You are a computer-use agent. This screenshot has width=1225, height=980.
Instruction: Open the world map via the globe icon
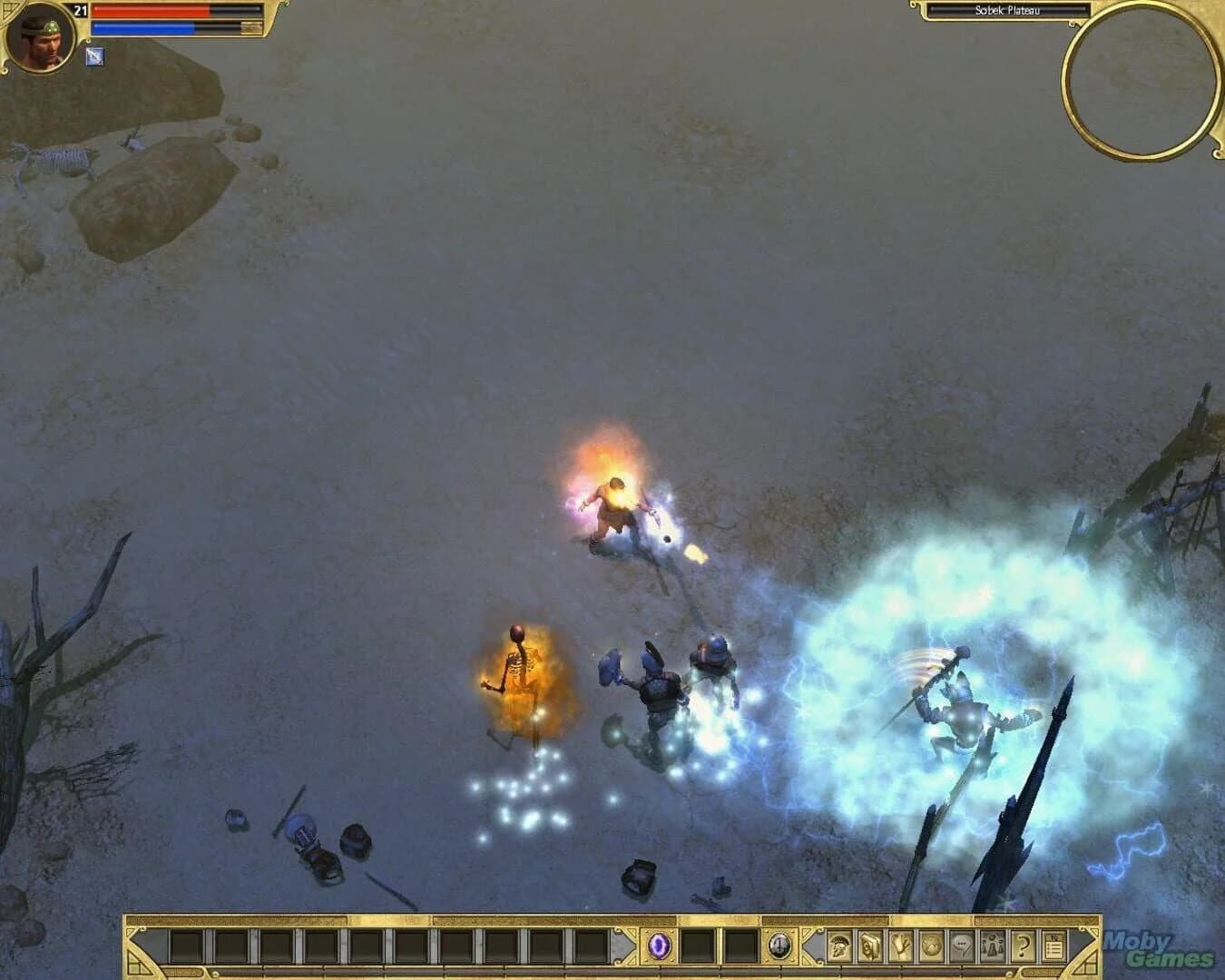(930, 946)
